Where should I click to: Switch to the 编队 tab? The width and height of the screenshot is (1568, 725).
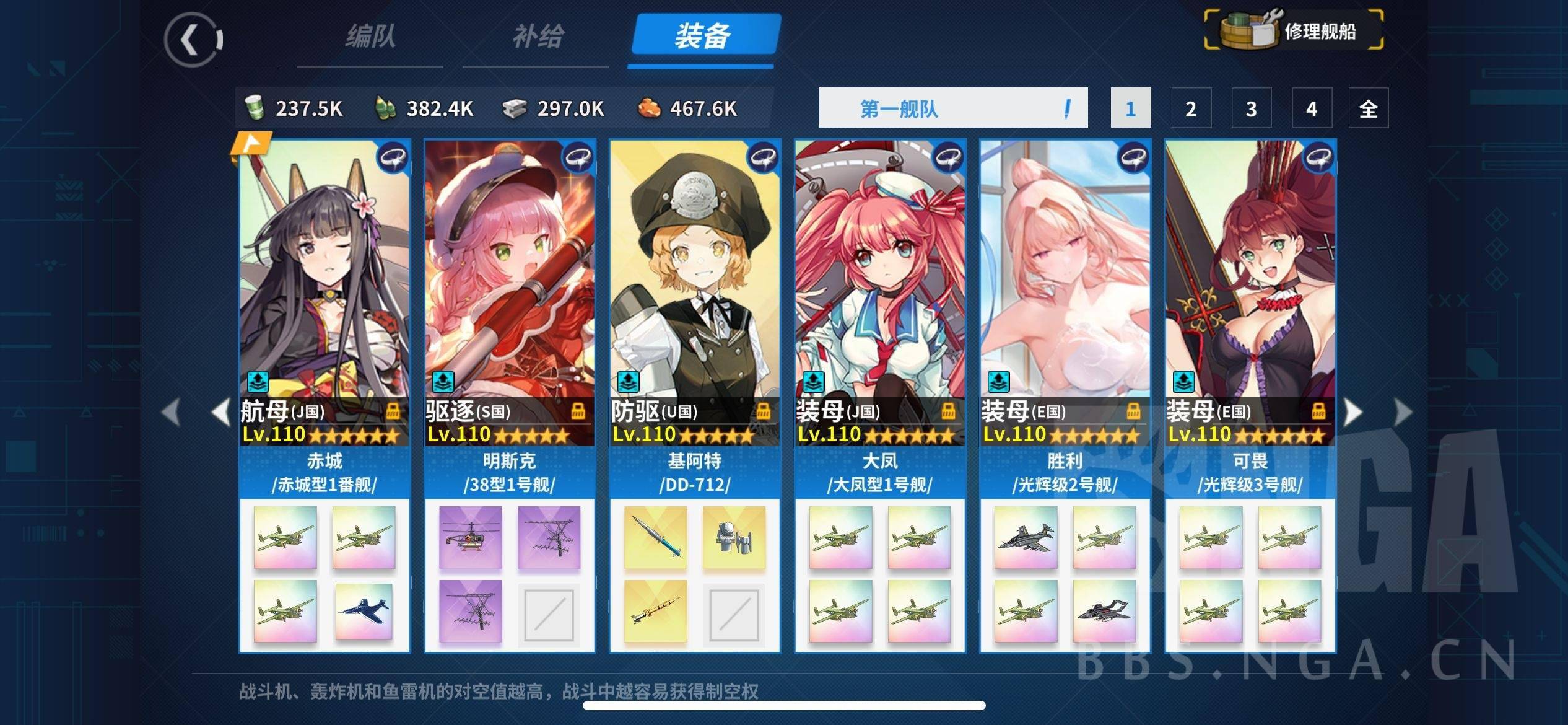coord(370,37)
